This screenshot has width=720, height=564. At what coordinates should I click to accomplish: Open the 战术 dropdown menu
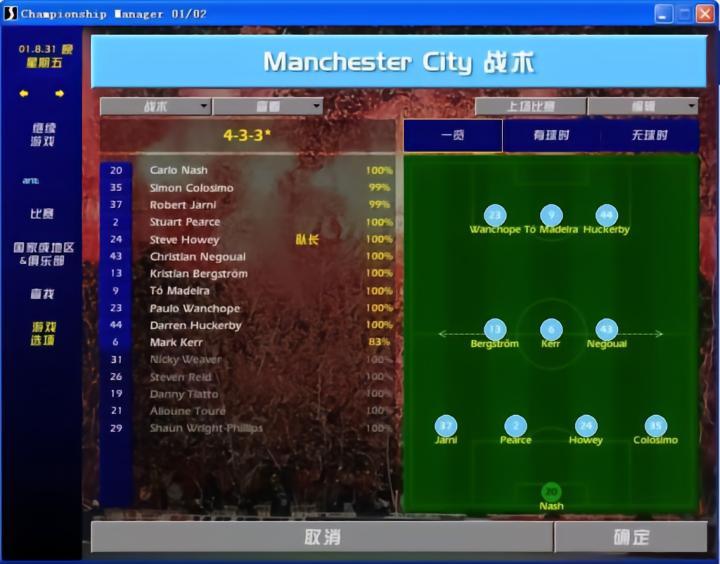click(x=155, y=106)
